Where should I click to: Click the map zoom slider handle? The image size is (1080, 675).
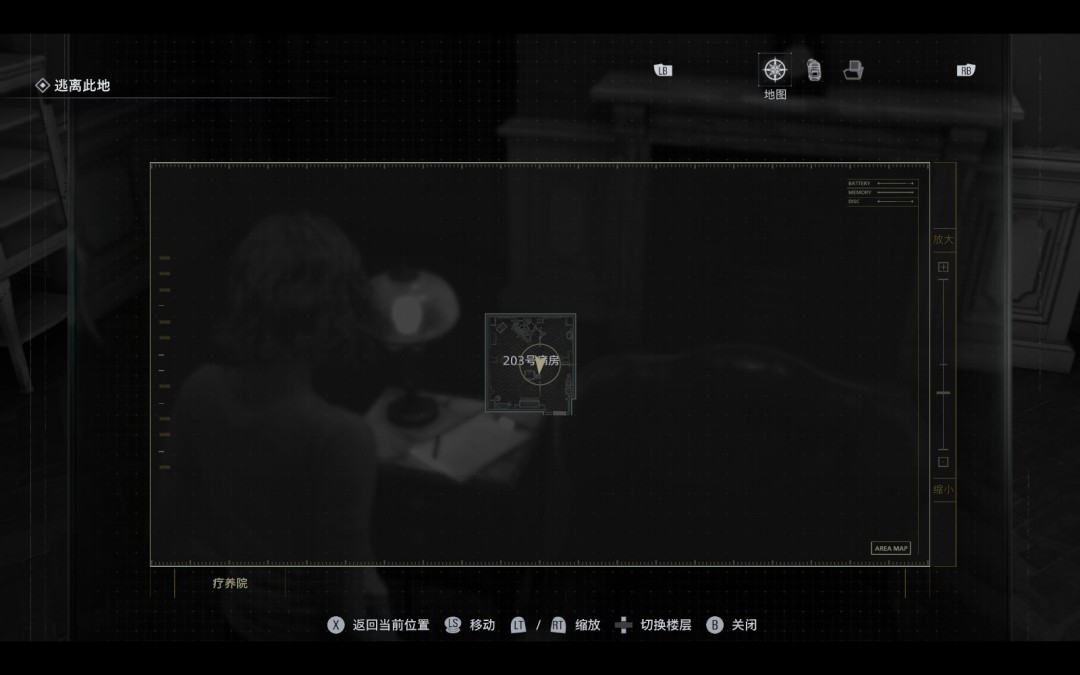tap(943, 393)
